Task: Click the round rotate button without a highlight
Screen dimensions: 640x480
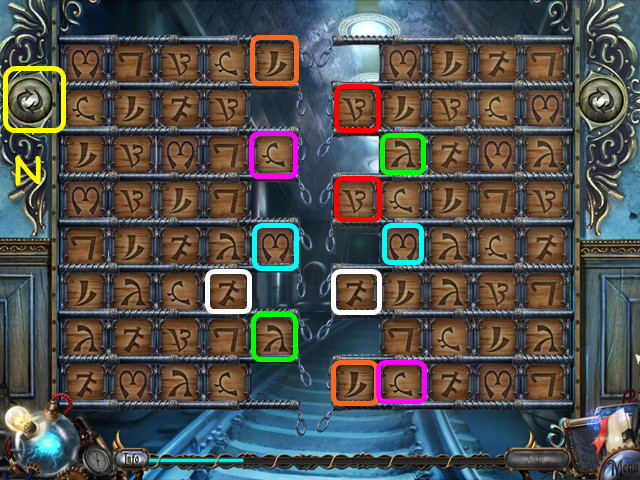Action: (604, 100)
